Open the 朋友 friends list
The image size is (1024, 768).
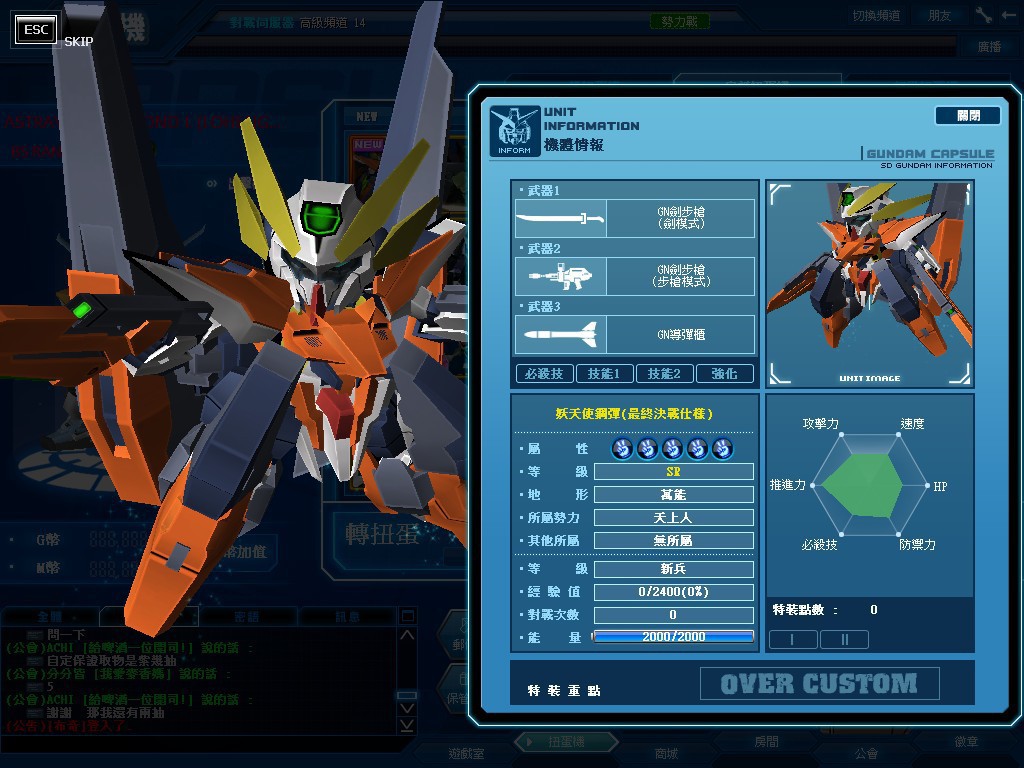pos(940,15)
